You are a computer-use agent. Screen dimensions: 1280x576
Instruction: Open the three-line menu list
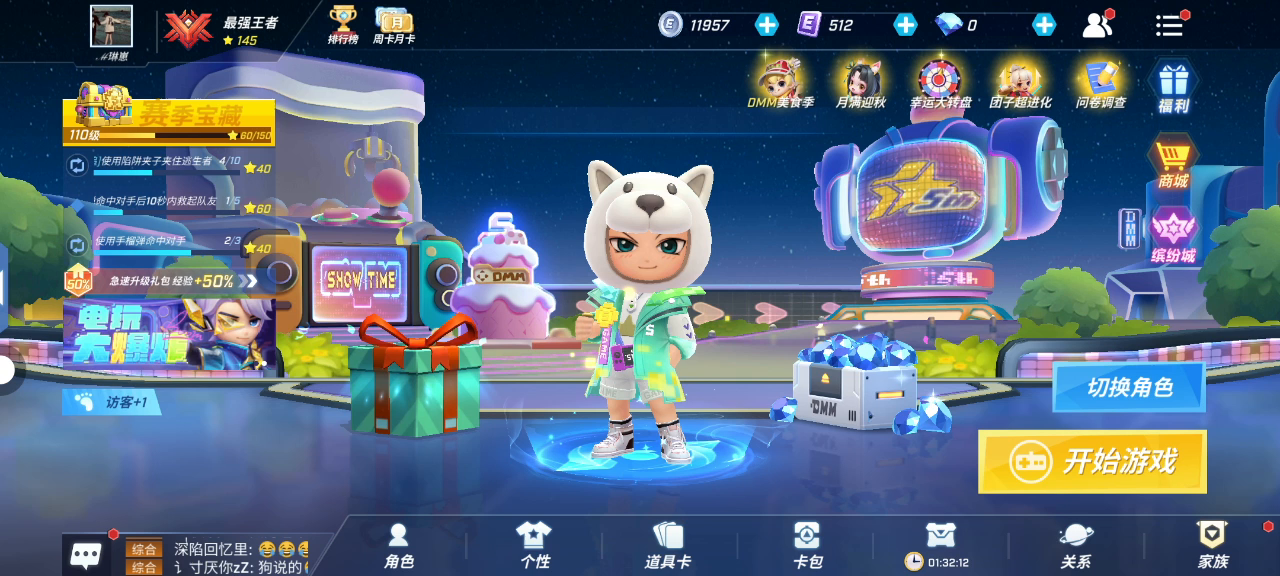pyautogui.click(x=1169, y=25)
